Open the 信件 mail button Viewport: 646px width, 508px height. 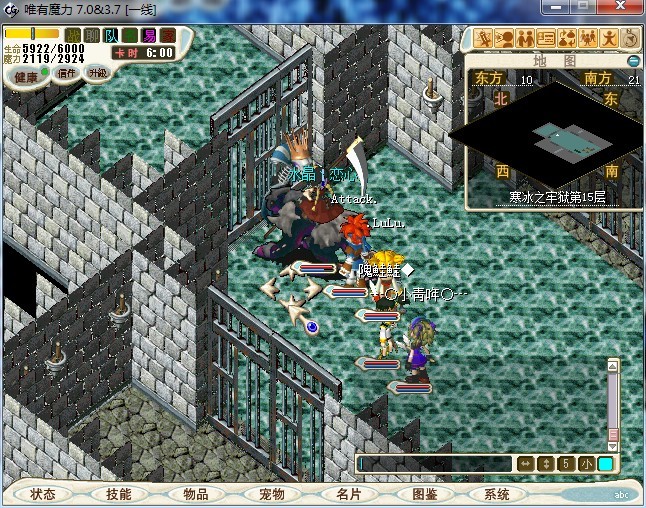click(x=67, y=73)
